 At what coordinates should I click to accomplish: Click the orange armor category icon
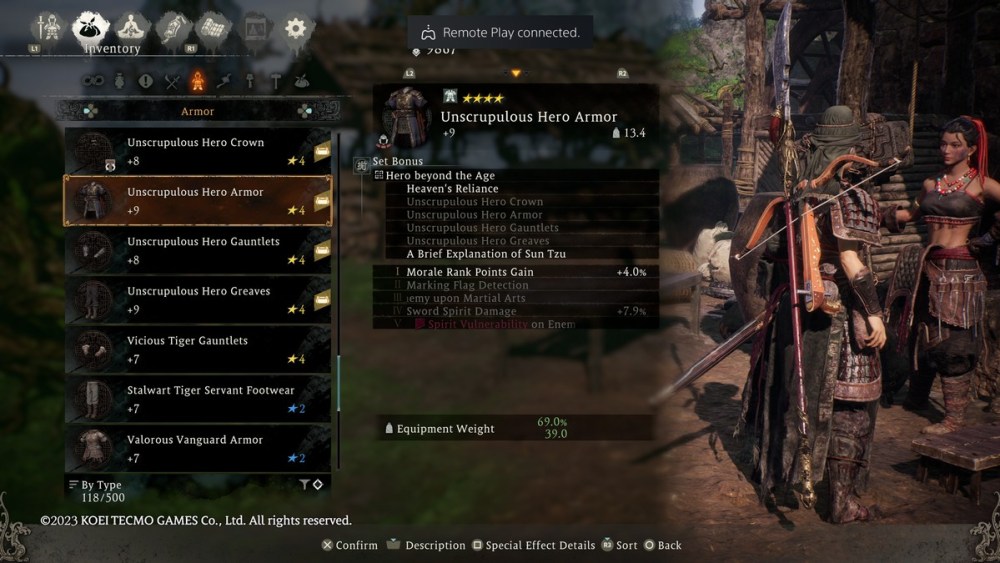[x=198, y=82]
